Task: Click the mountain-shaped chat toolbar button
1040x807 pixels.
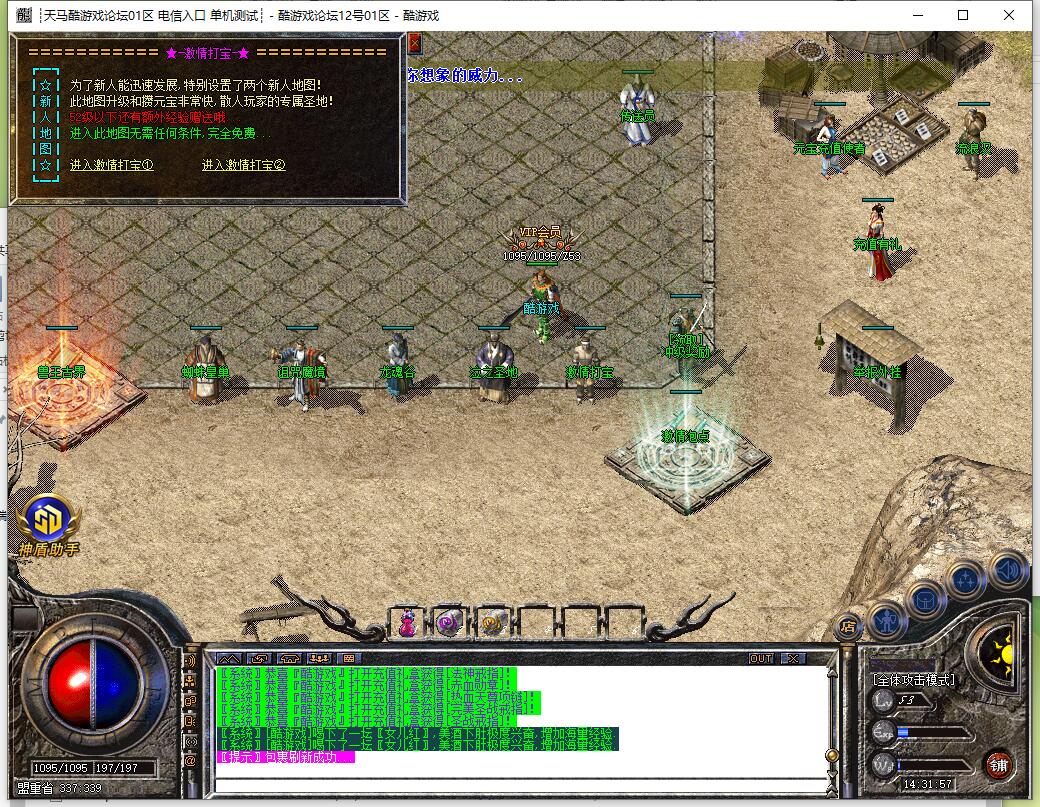Action: click(x=229, y=658)
